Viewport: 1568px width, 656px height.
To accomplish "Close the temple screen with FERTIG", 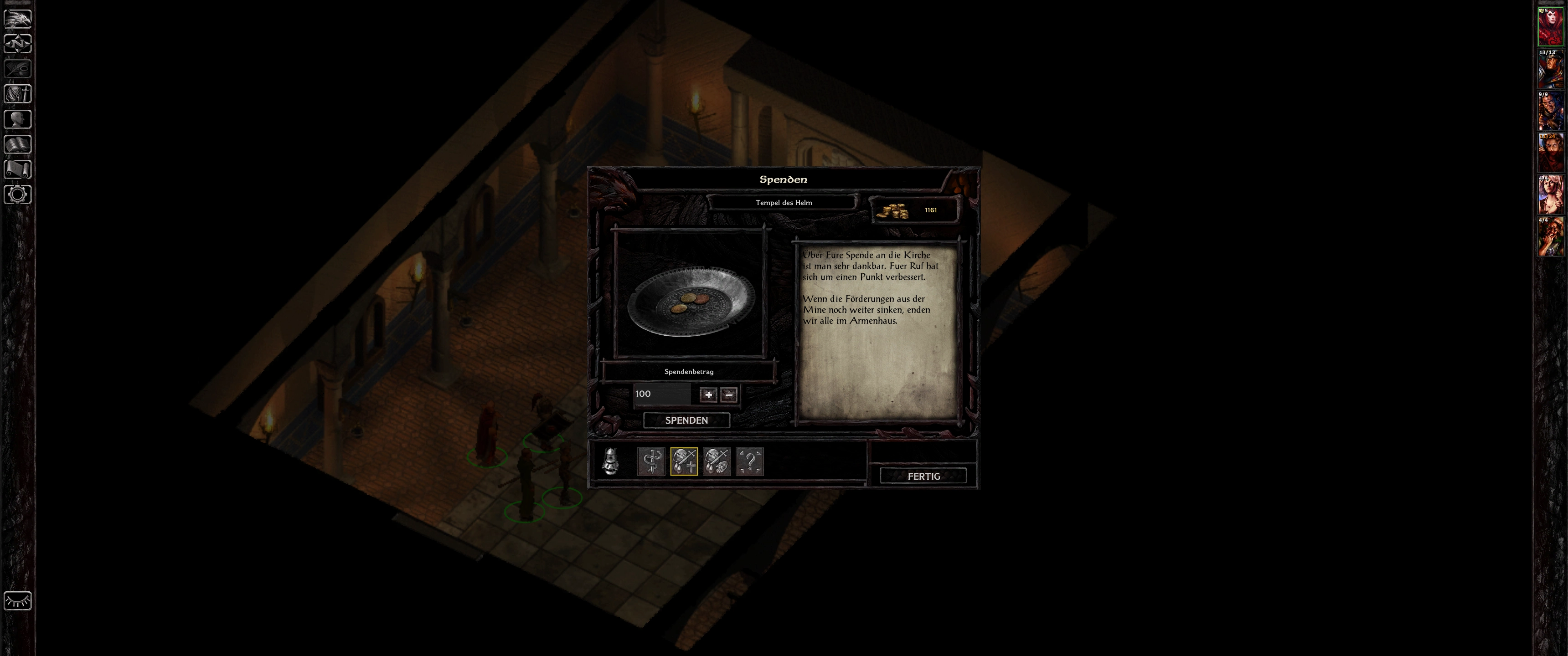I will pyautogui.click(x=923, y=476).
